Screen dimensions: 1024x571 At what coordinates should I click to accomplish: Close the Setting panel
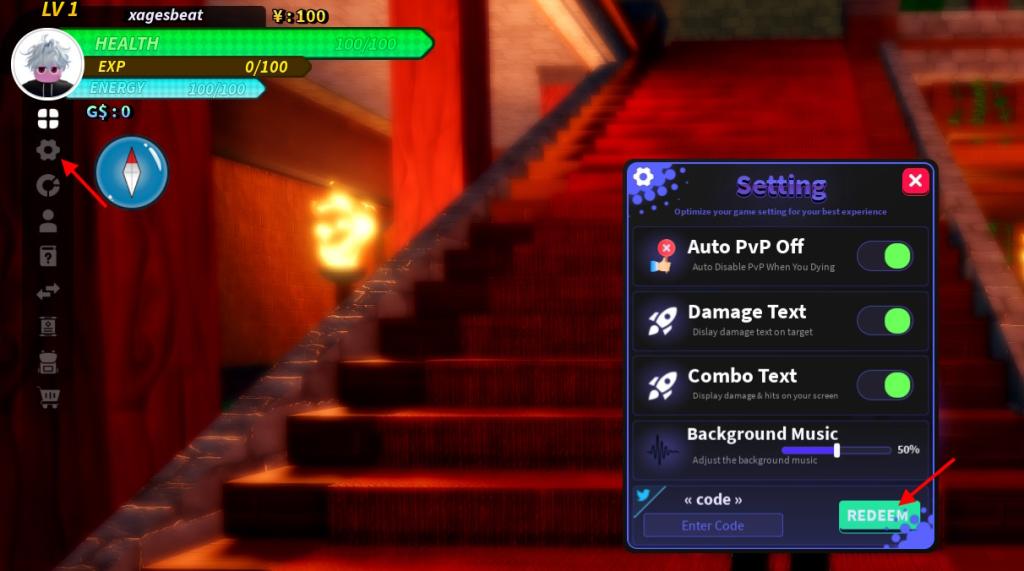915,181
